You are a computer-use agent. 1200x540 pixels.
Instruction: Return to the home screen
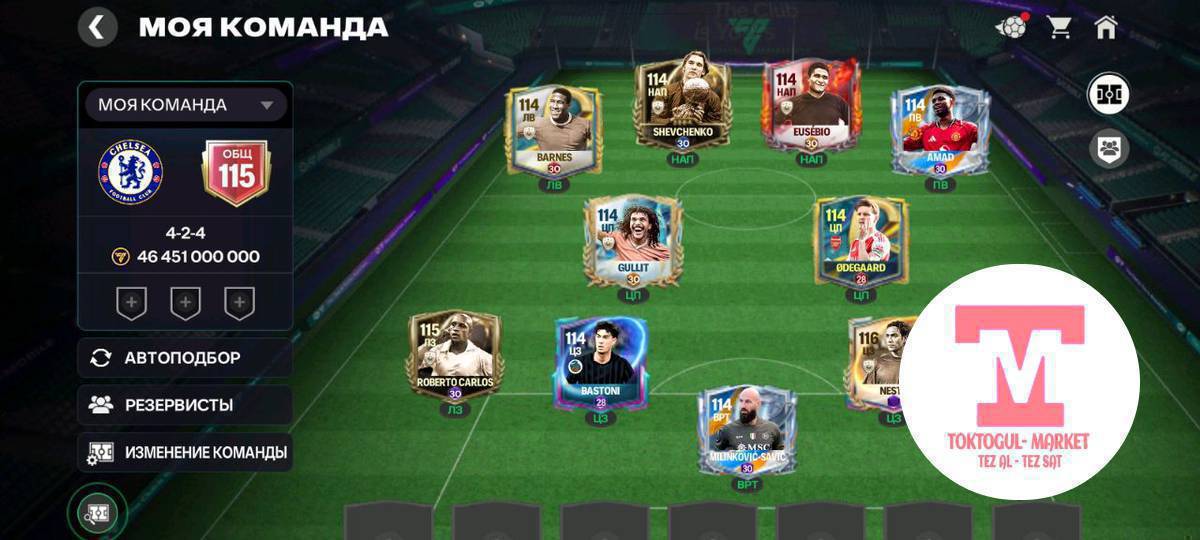1105,27
